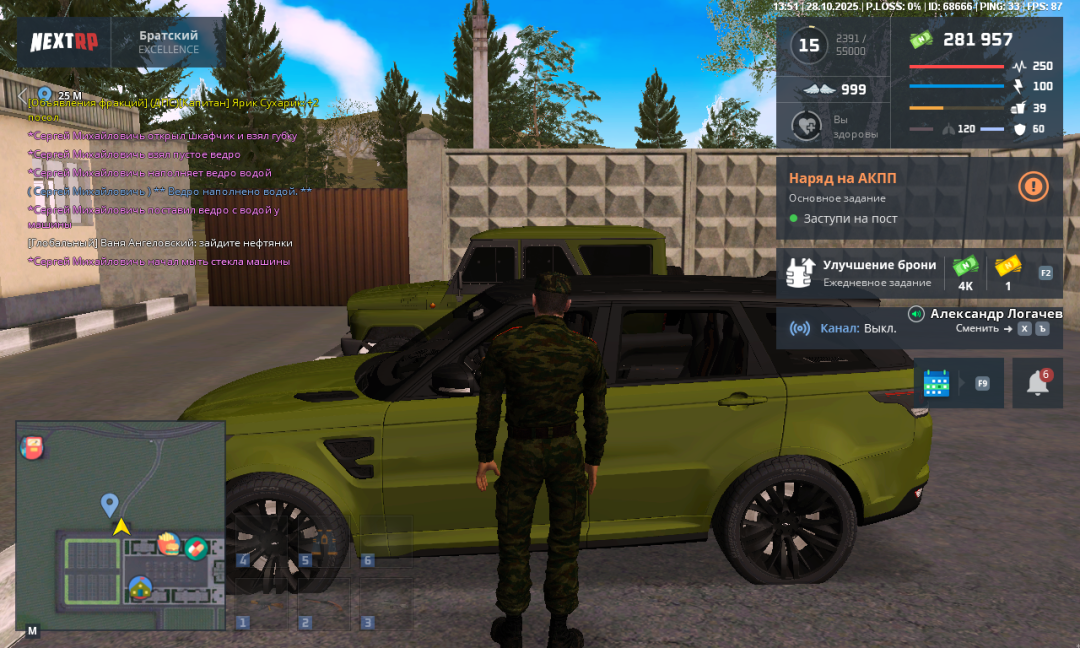Image resolution: width=1080 pixels, height=648 pixels.
Task: Show notifications via the bell icon
Action: click(x=1038, y=383)
